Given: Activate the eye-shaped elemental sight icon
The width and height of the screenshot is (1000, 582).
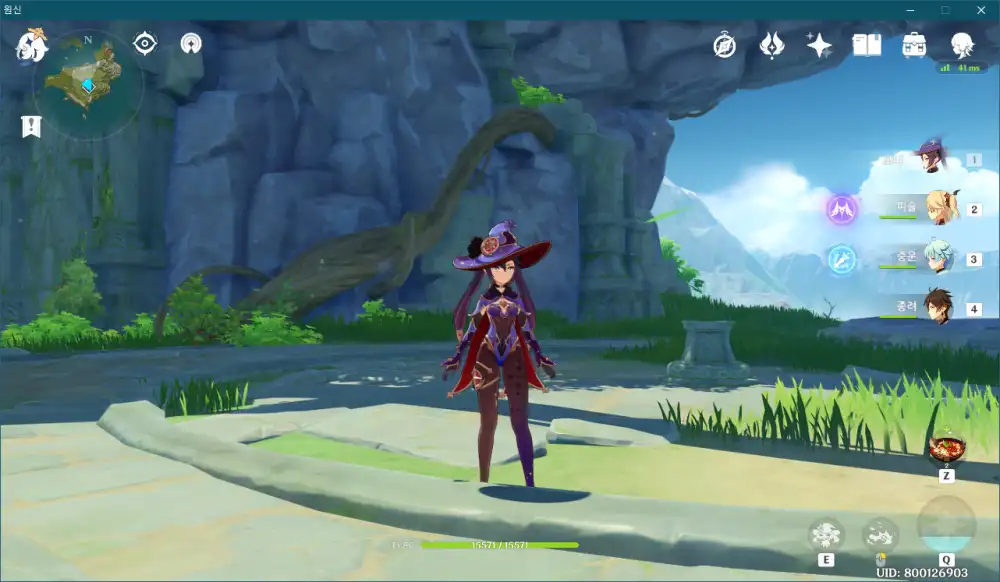Looking at the screenshot, I should 146,44.
